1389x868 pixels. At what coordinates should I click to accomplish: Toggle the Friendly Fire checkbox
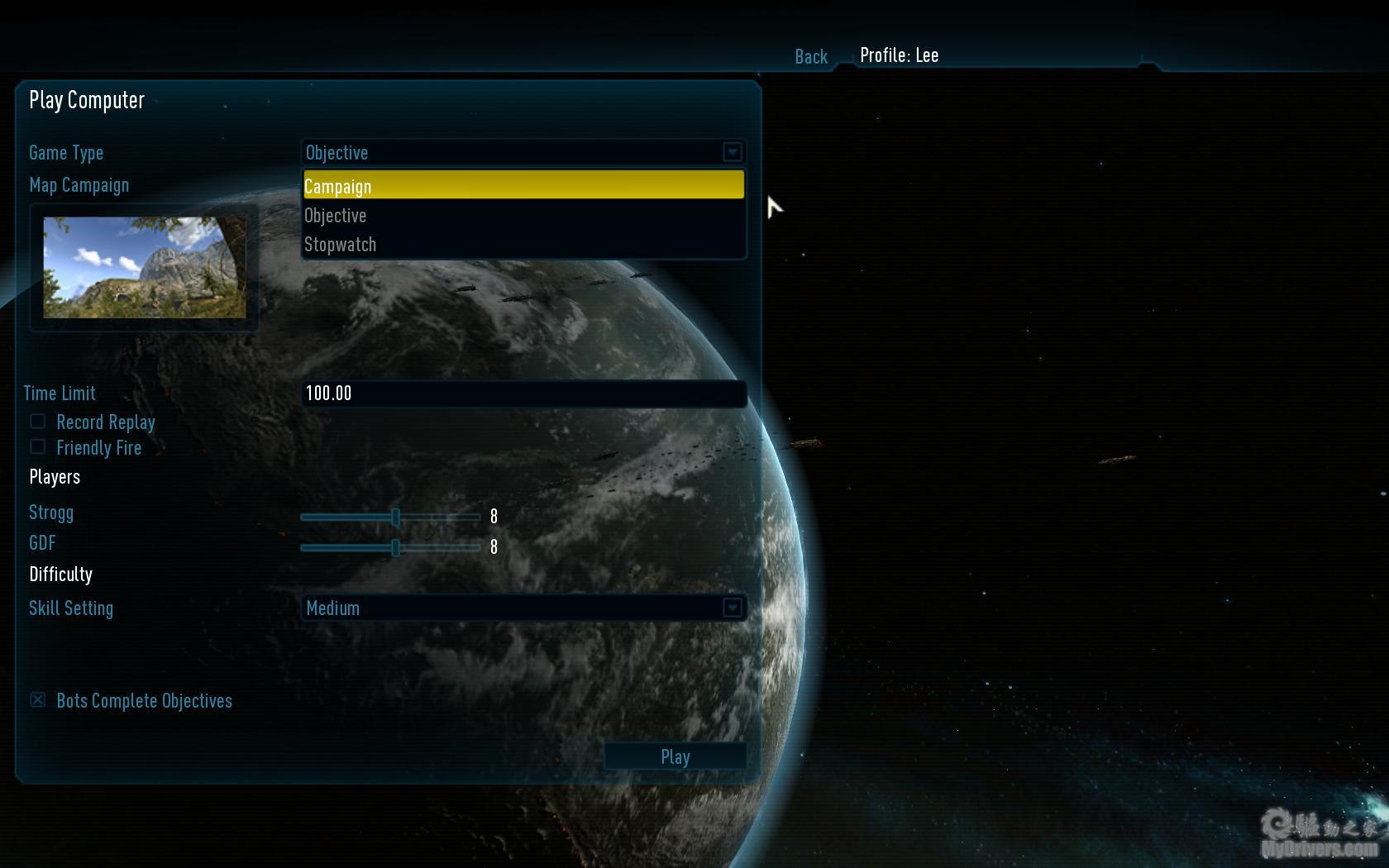coord(38,447)
